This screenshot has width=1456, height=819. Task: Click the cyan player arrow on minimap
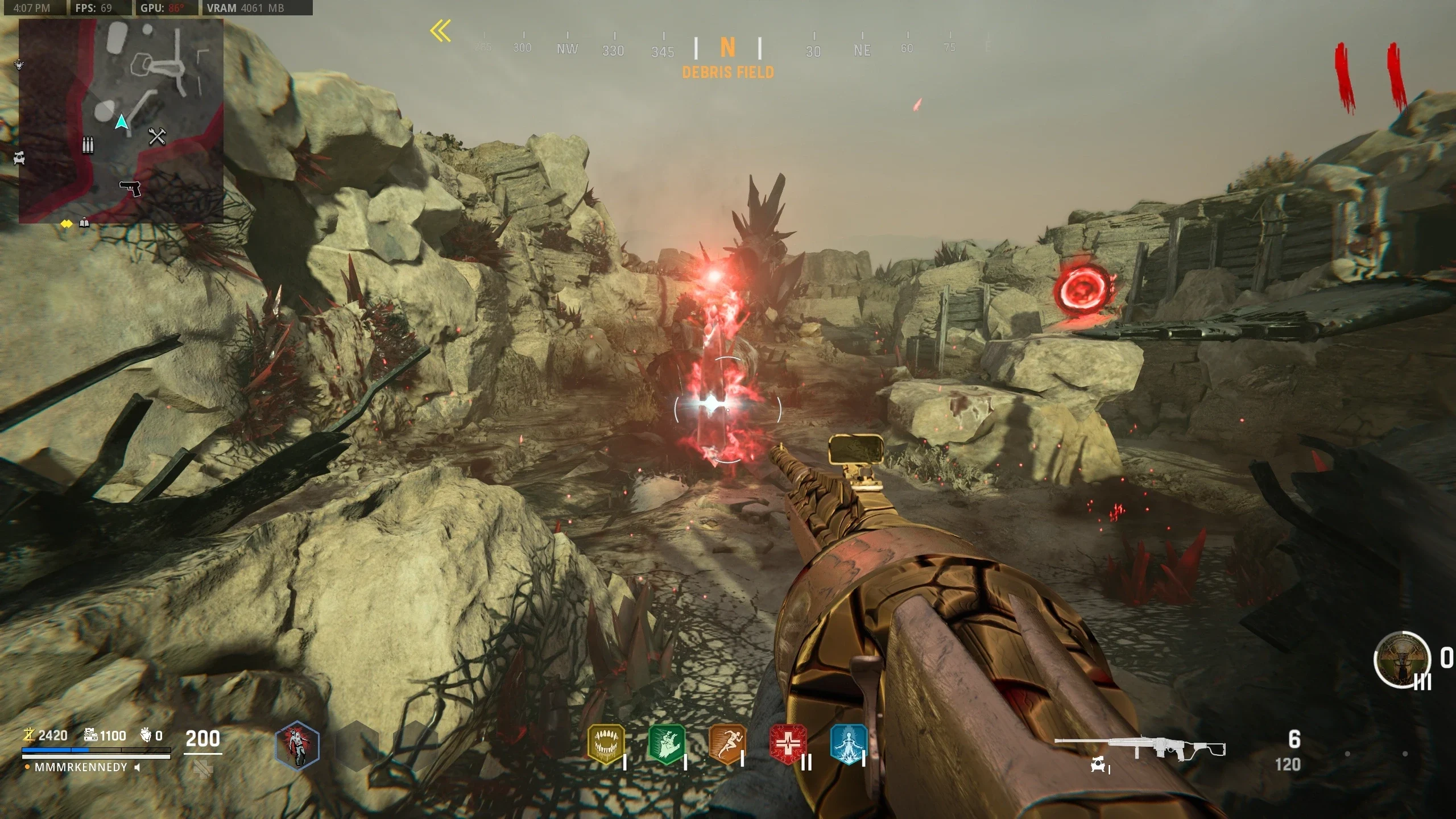[x=121, y=122]
